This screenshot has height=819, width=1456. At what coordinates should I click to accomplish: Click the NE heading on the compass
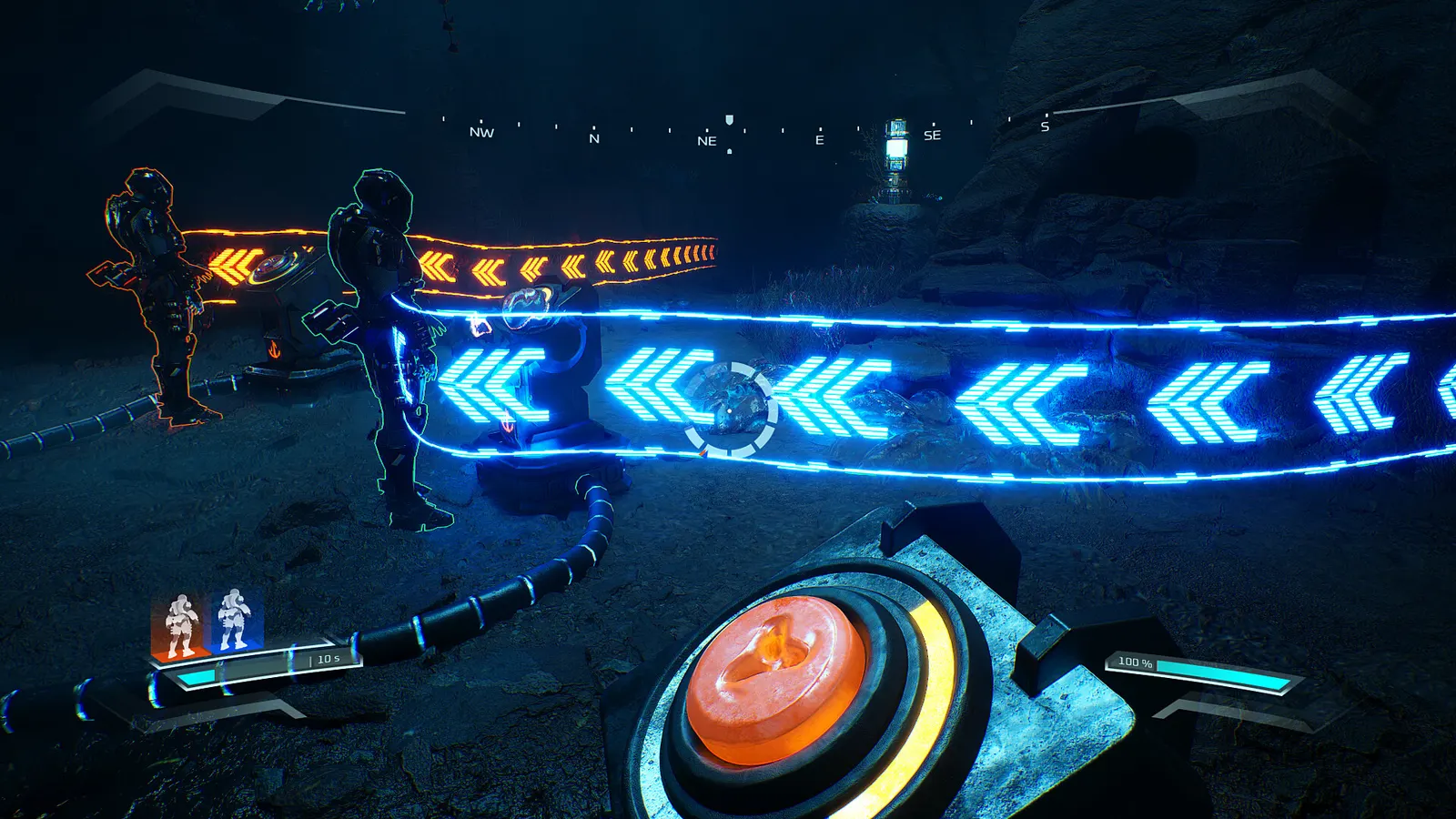point(707,141)
